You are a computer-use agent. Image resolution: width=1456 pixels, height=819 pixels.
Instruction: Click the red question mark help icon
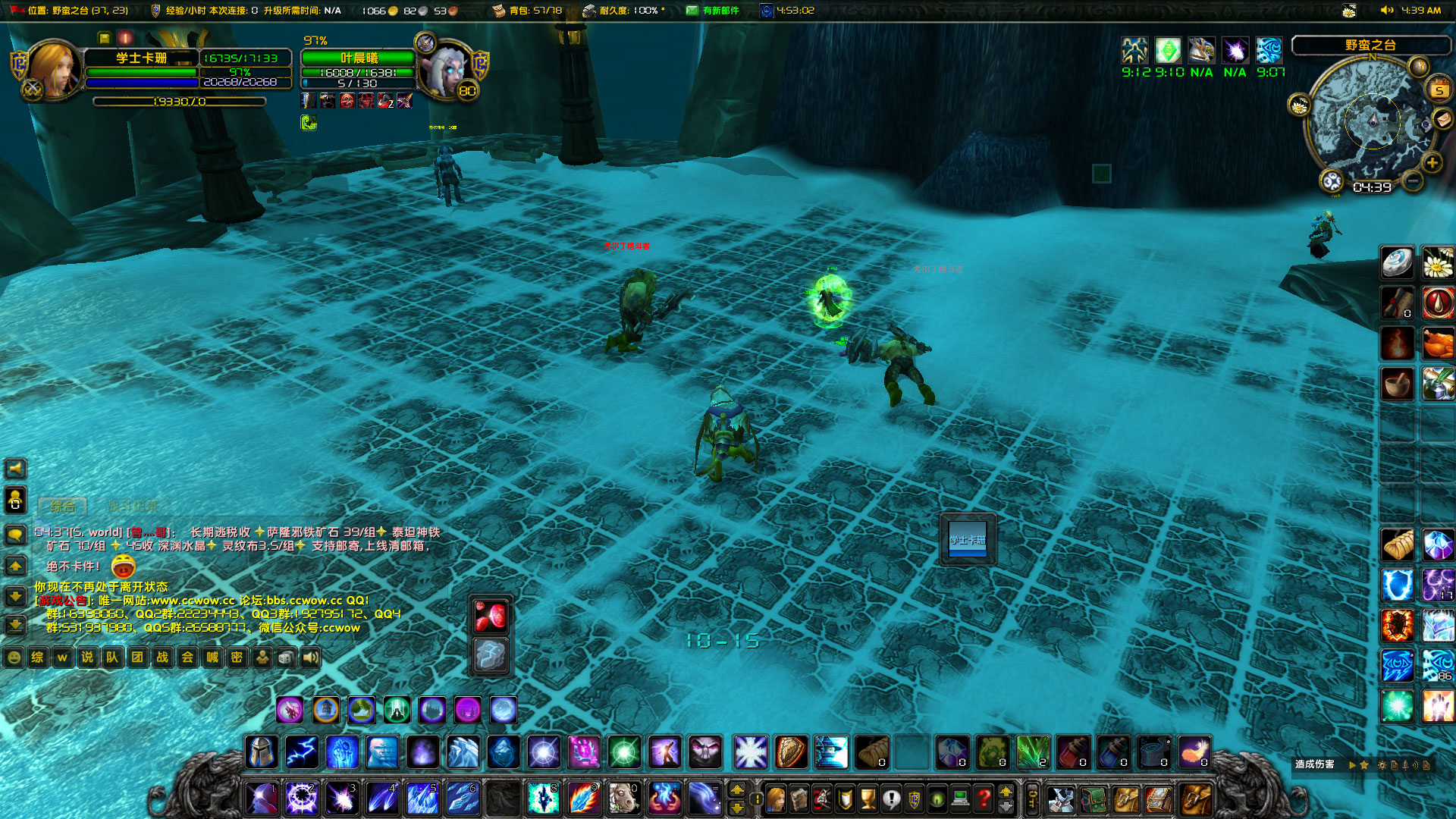[x=983, y=798]
